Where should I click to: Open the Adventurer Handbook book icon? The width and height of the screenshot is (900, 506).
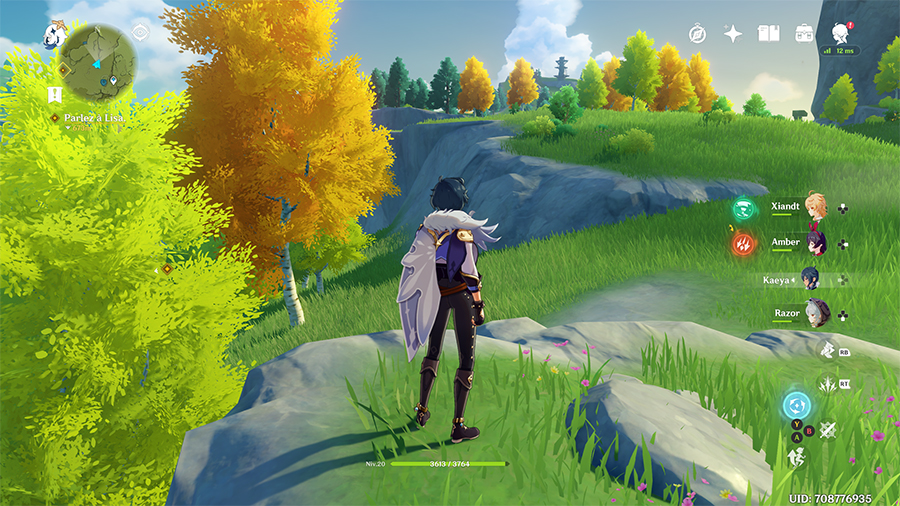(768, 33)
